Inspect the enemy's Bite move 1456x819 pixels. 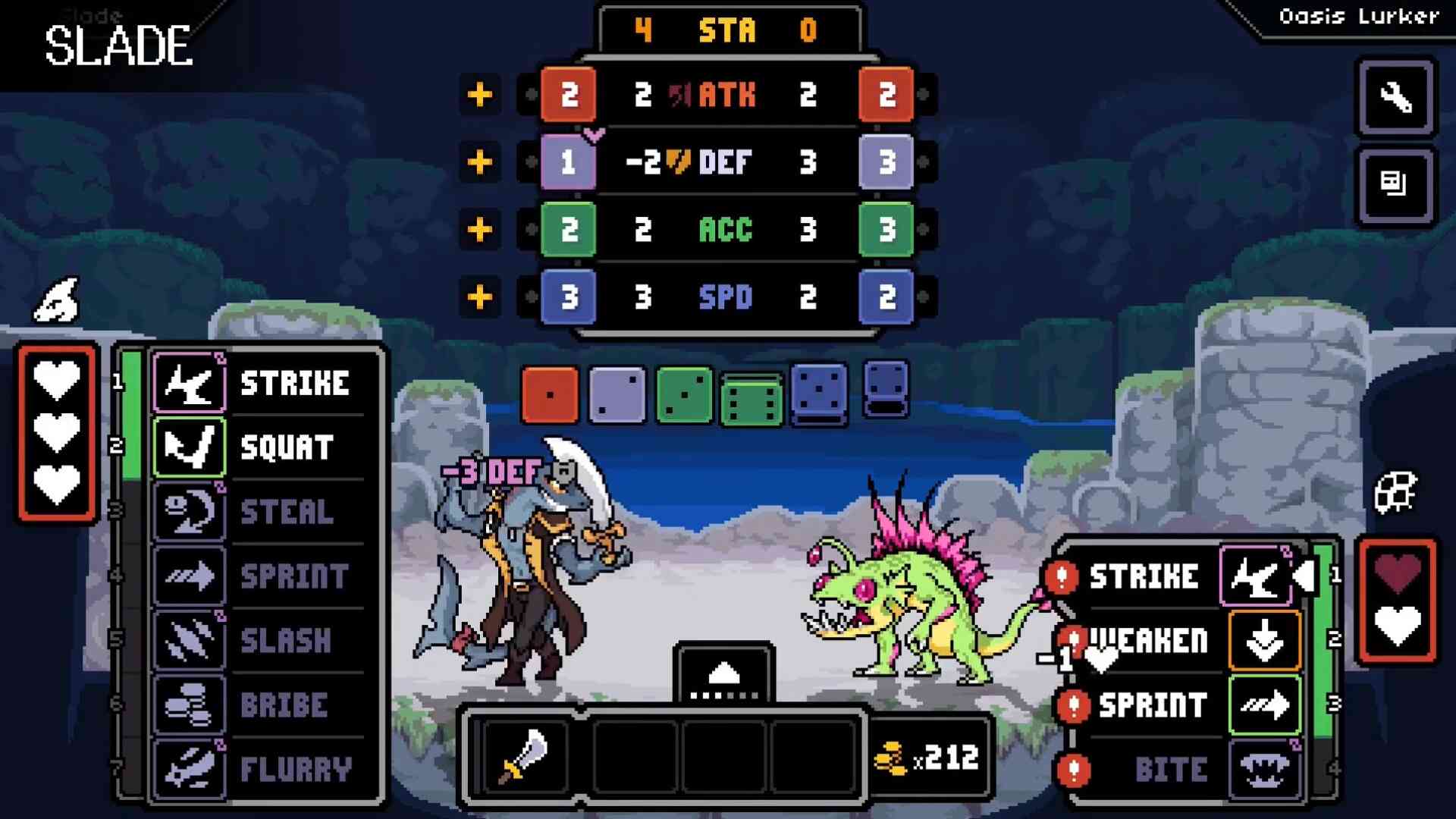click(1183, 769)
